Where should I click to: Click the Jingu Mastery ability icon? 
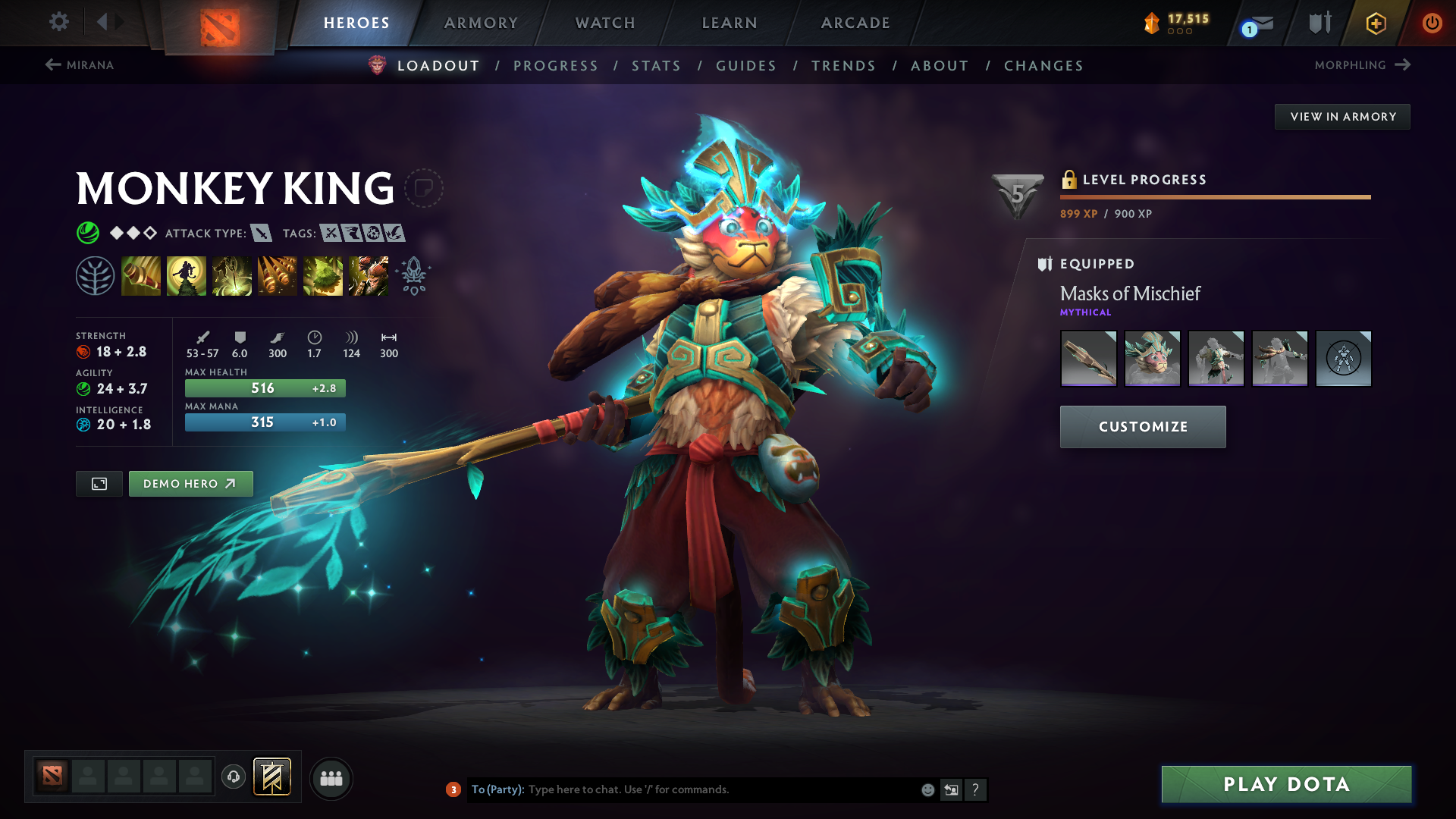(x=278, y=275)
